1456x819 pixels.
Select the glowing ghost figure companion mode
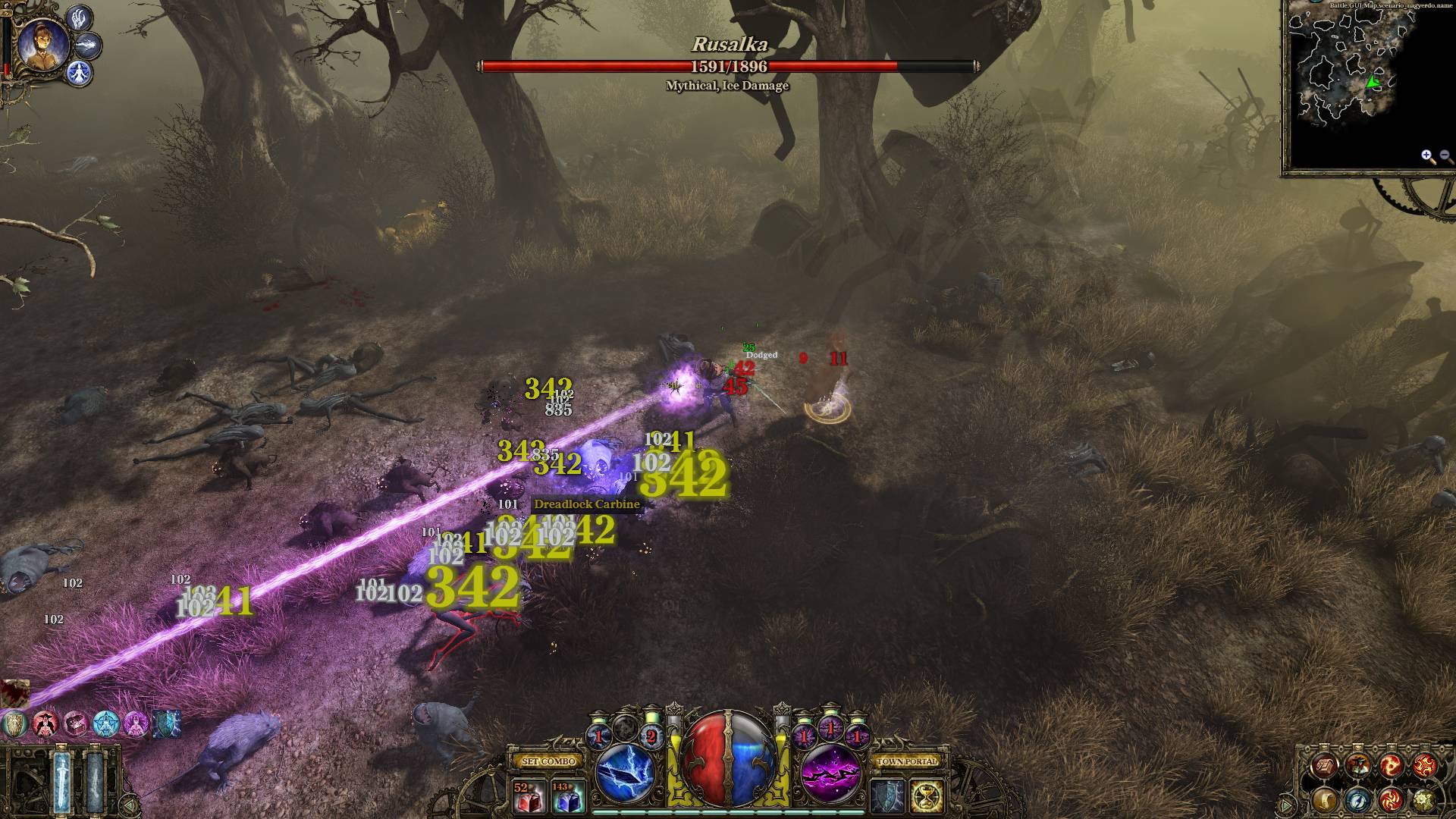pos(79,74)
